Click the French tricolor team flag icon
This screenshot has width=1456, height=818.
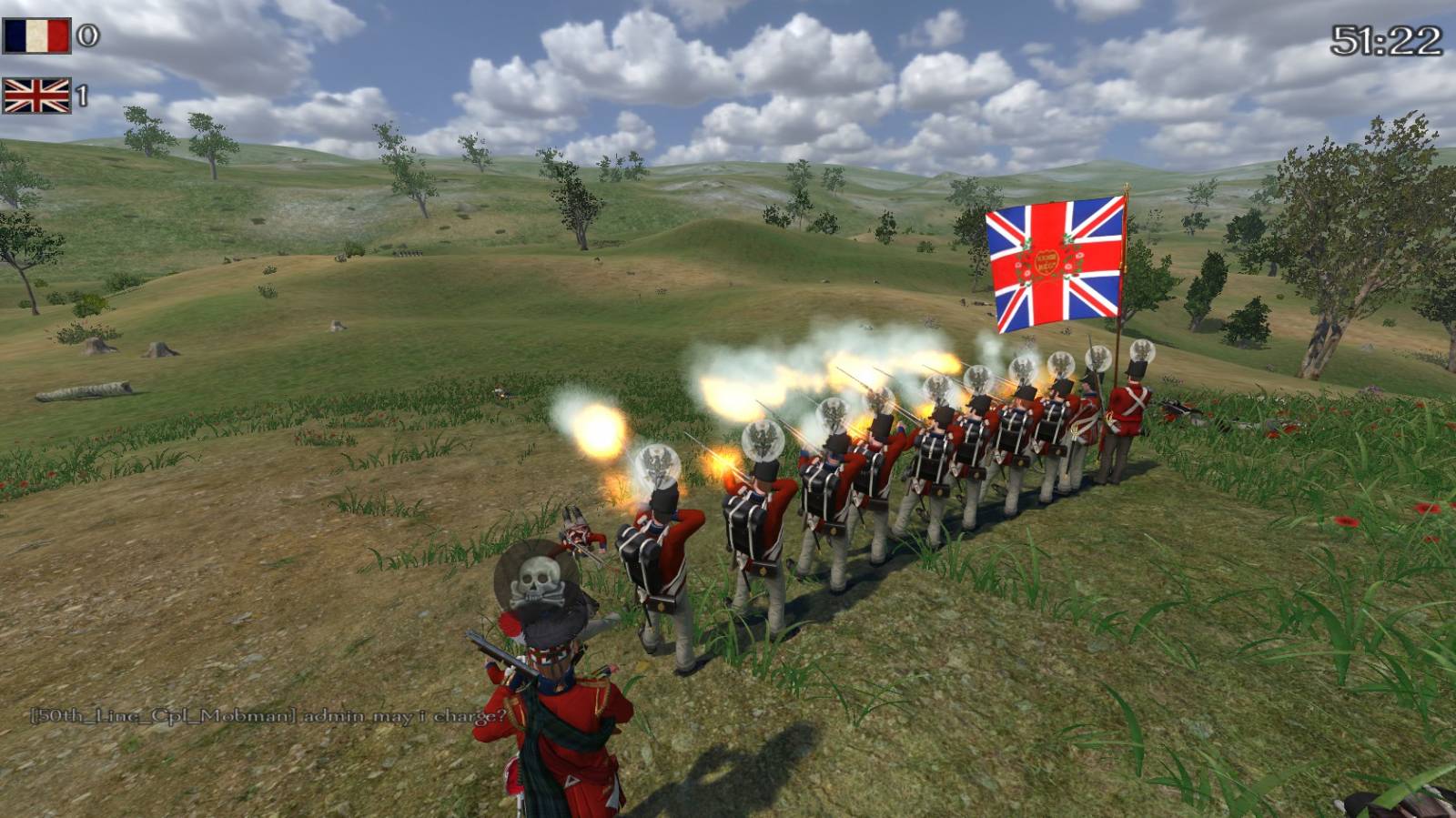[36, 36]
